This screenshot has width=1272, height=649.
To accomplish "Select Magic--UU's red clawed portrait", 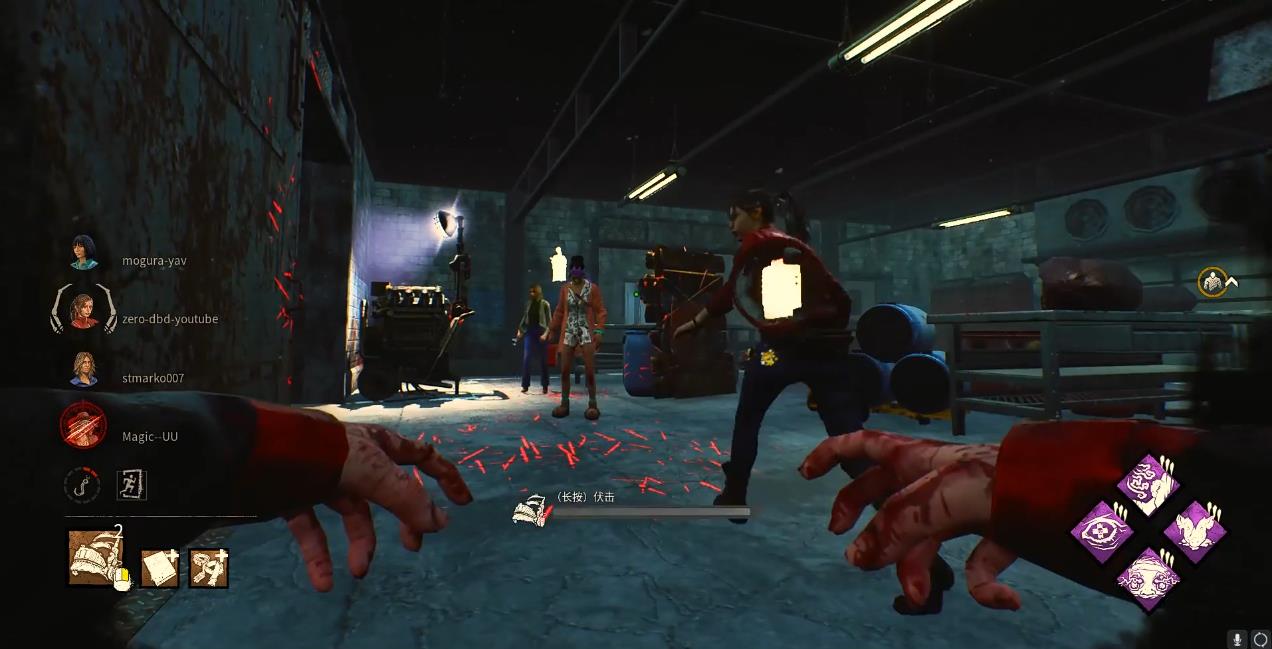I will [x=84, y=428].
